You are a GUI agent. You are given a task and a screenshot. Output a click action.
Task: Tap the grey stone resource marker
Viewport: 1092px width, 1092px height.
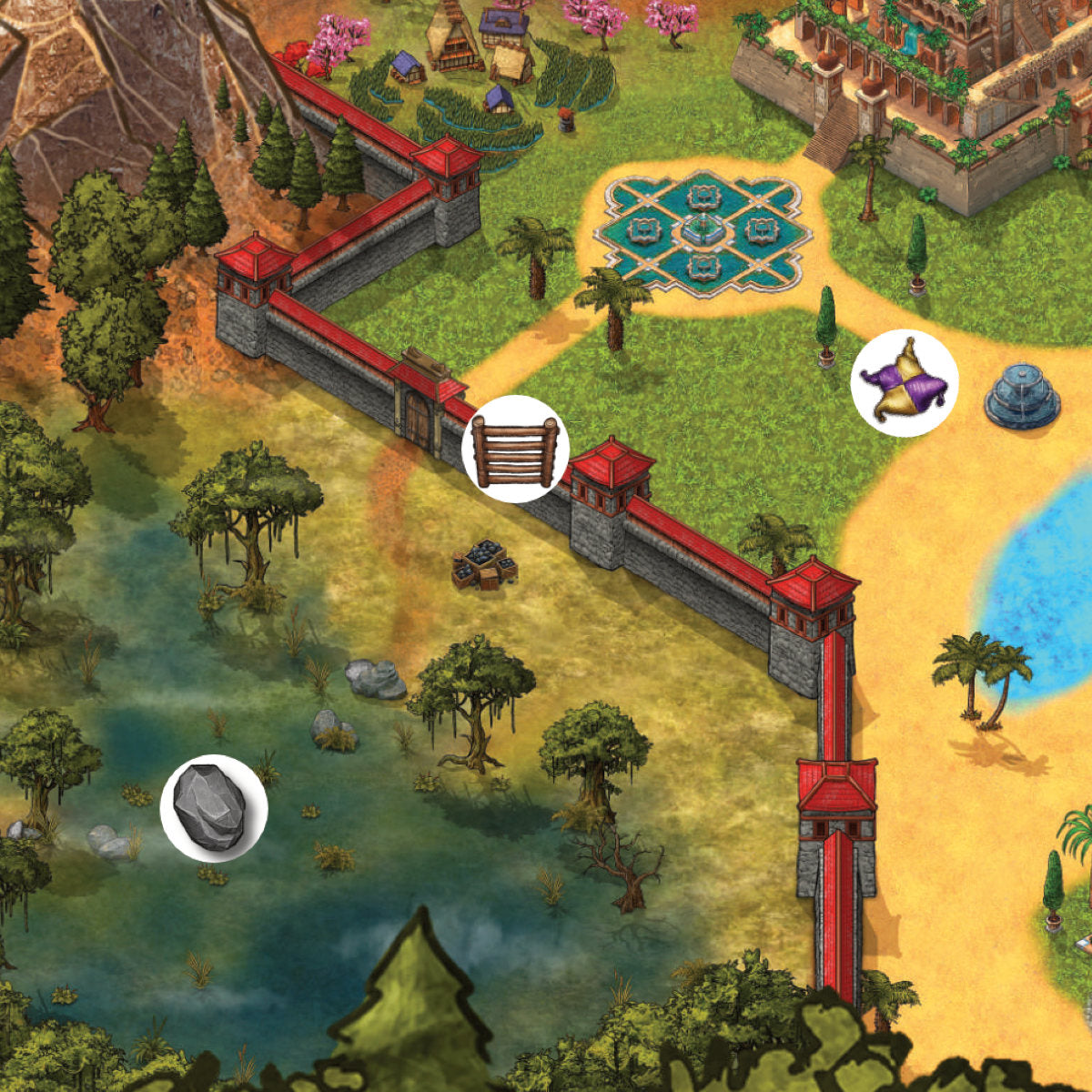pos(214,808)
